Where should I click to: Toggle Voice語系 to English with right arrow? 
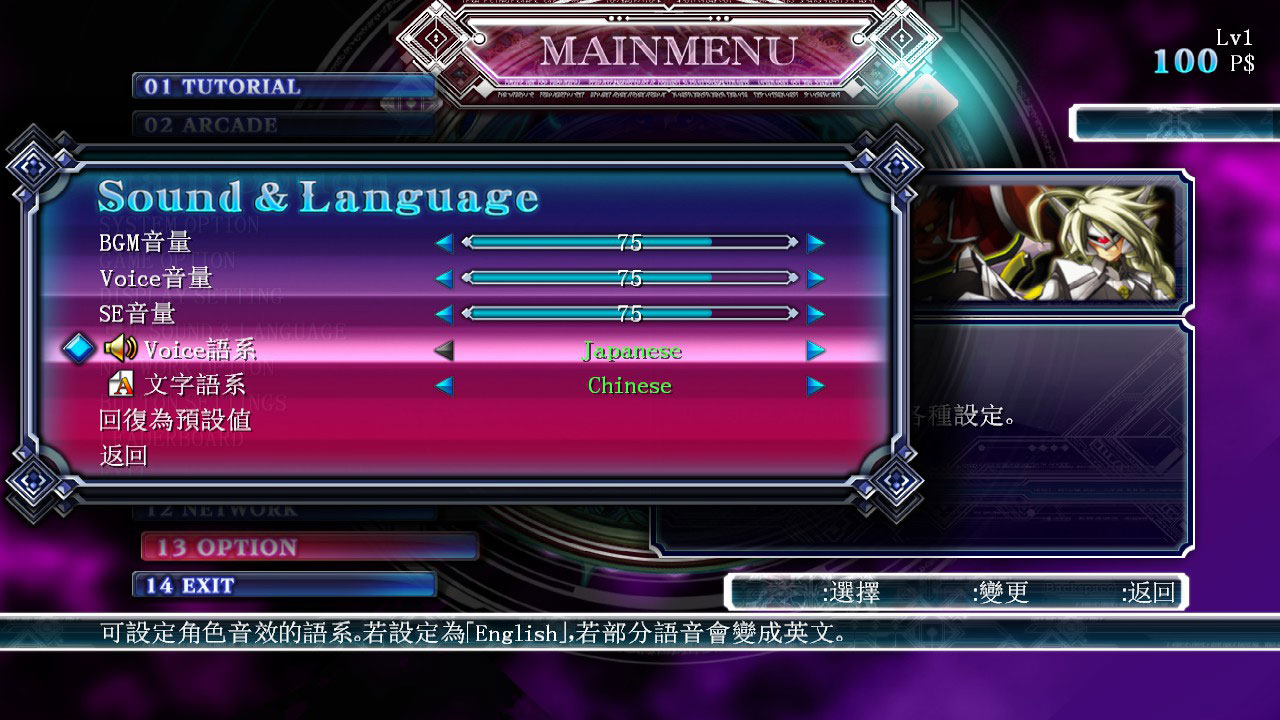[816, 351]
